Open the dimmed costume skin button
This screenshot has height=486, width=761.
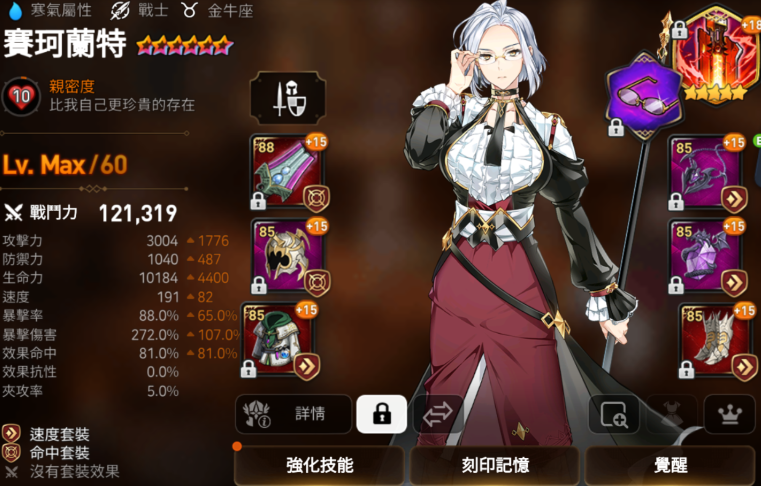coord(671,414)
